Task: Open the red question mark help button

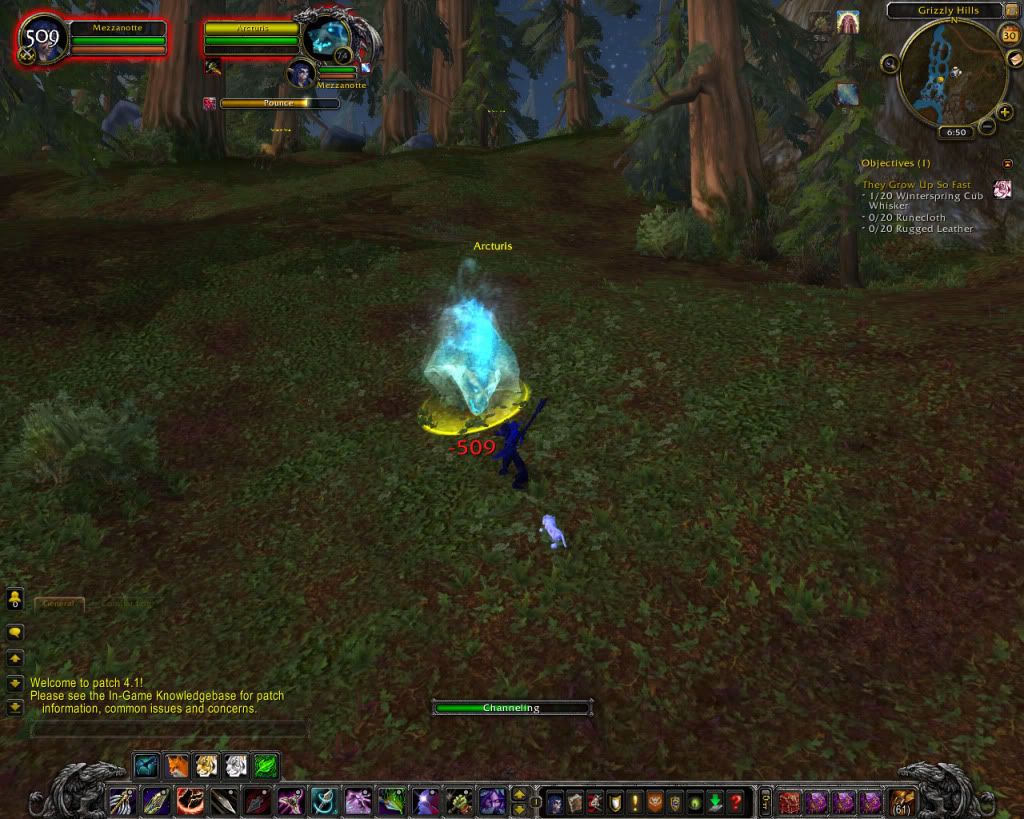Action: (736, 802)
